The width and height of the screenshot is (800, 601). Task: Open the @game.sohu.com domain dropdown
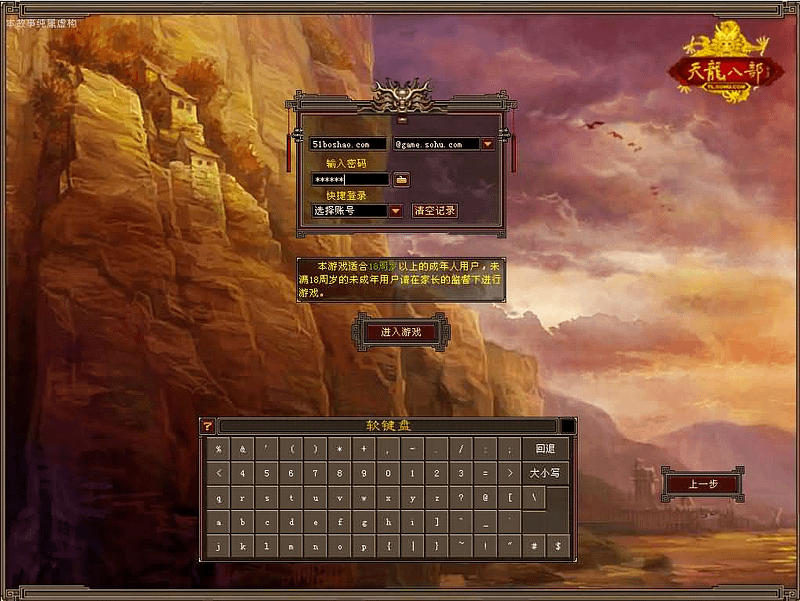coord(488,144)
